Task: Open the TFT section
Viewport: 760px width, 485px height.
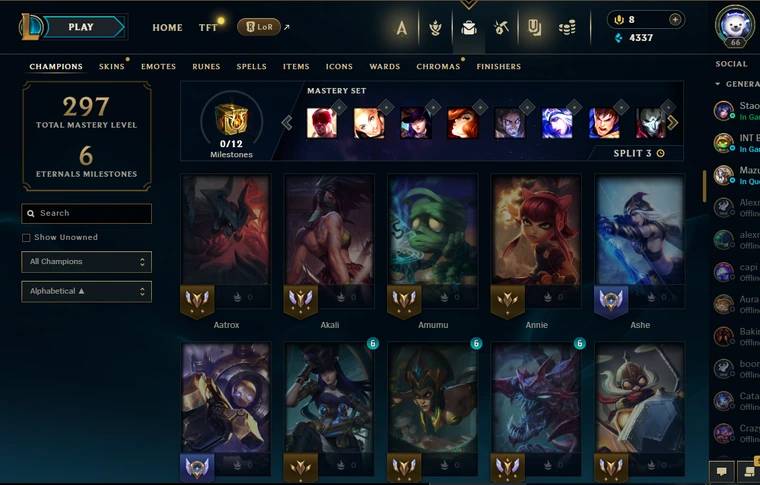Action: coord(208,28)
